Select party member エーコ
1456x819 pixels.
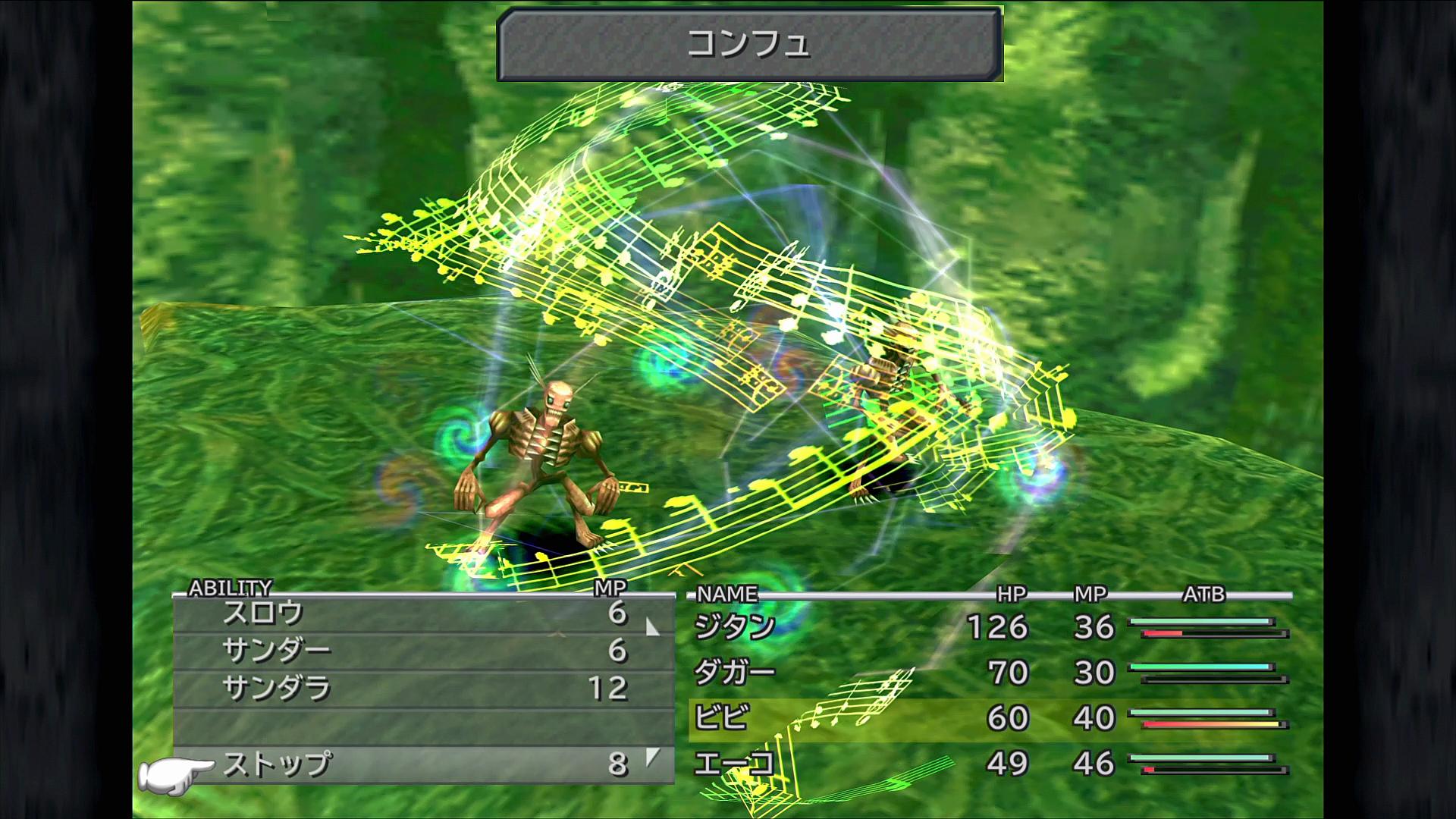click(734, 763)
